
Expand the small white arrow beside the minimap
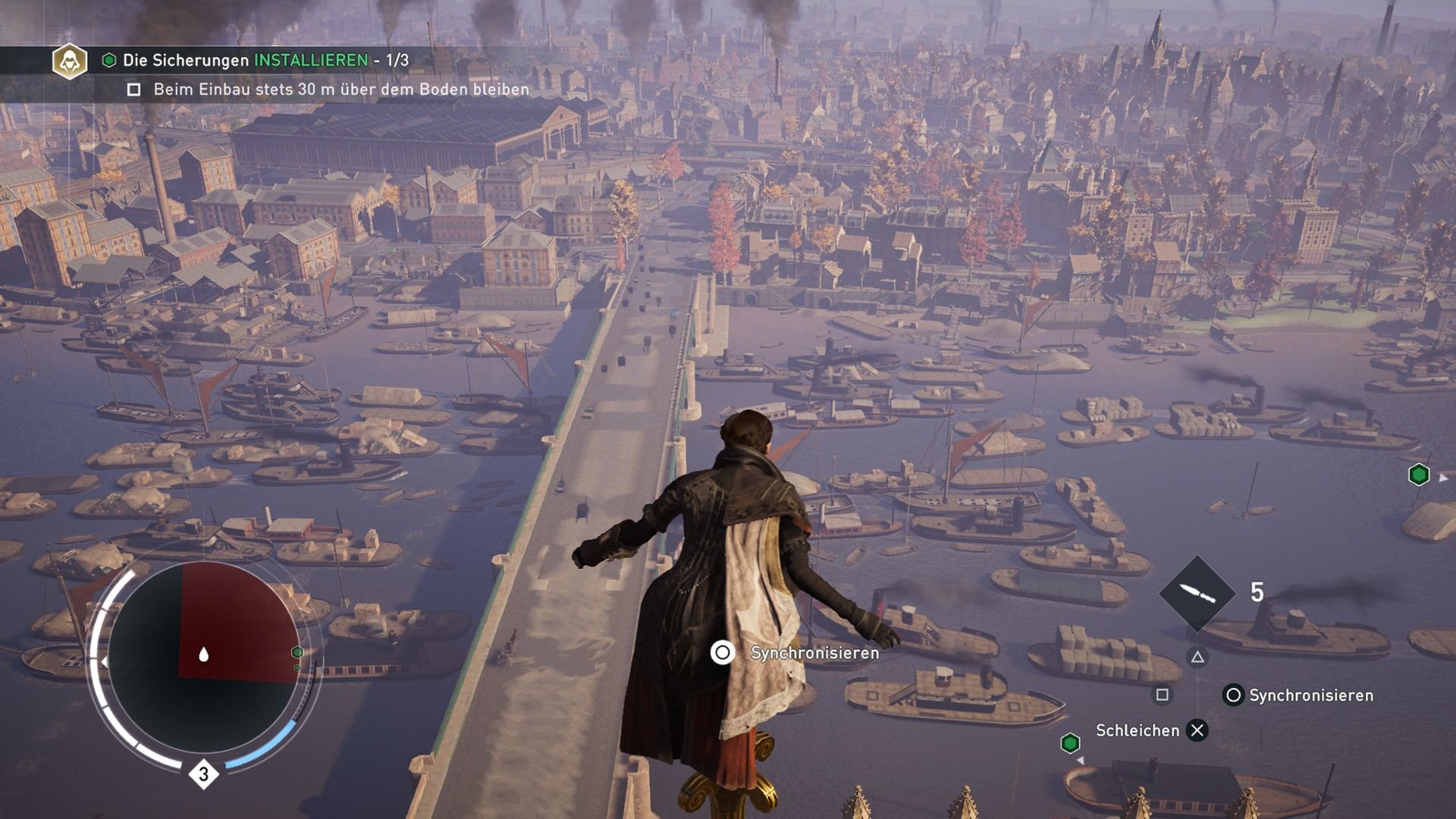[104, 661]
